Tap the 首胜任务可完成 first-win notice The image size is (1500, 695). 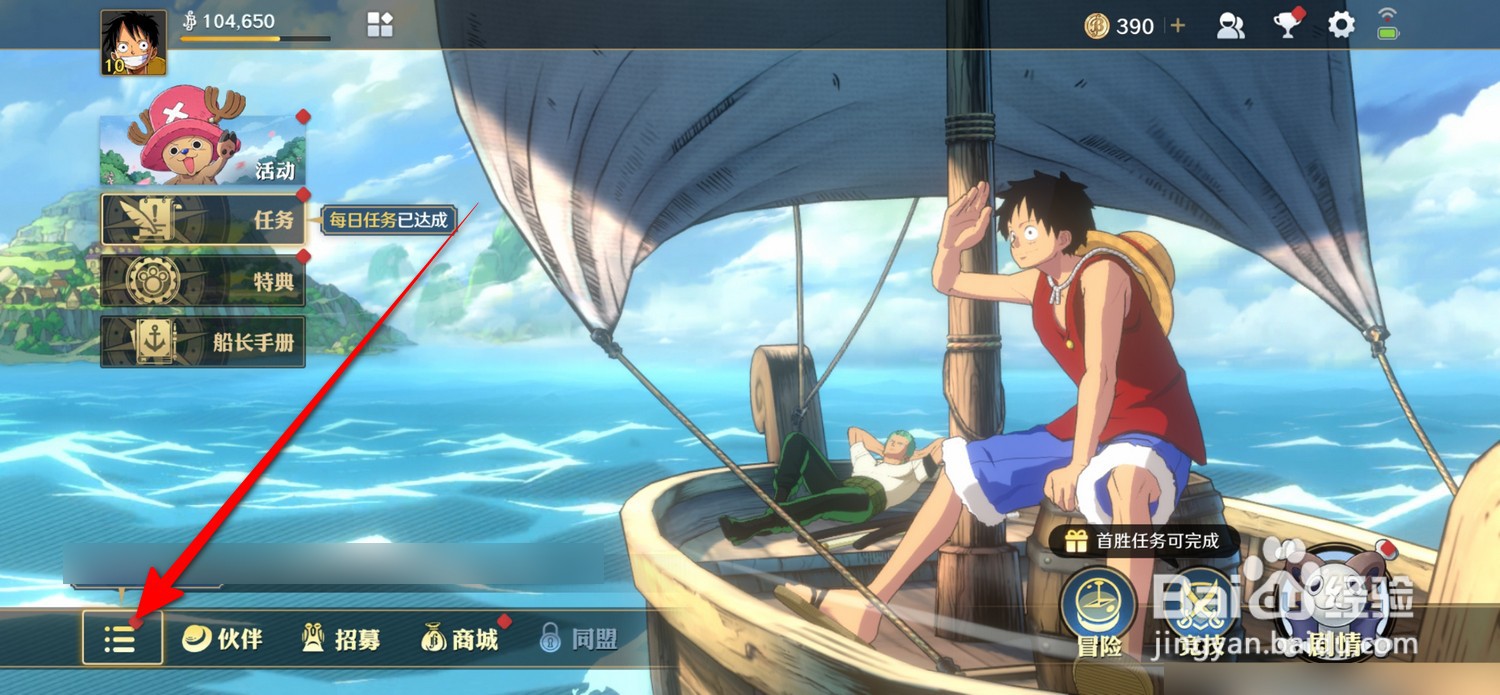pyautogui.click(x=1144, y=542)
